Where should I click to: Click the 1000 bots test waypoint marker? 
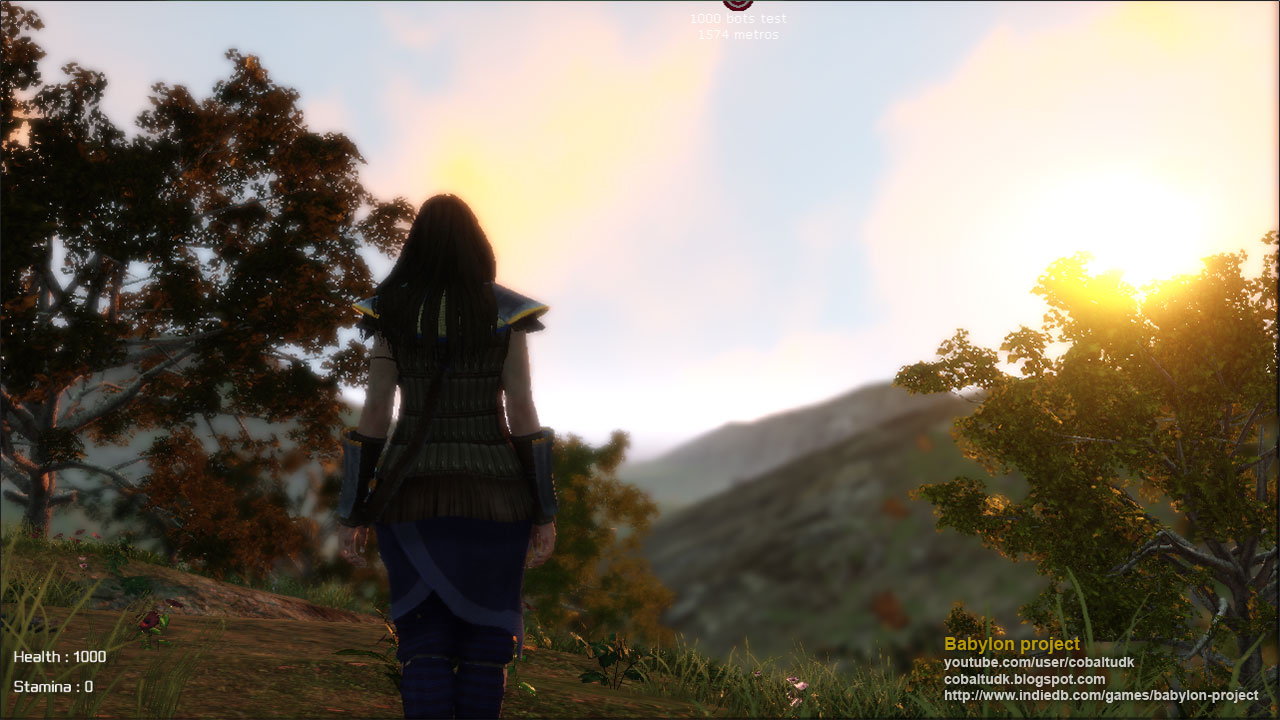[738, 5]
